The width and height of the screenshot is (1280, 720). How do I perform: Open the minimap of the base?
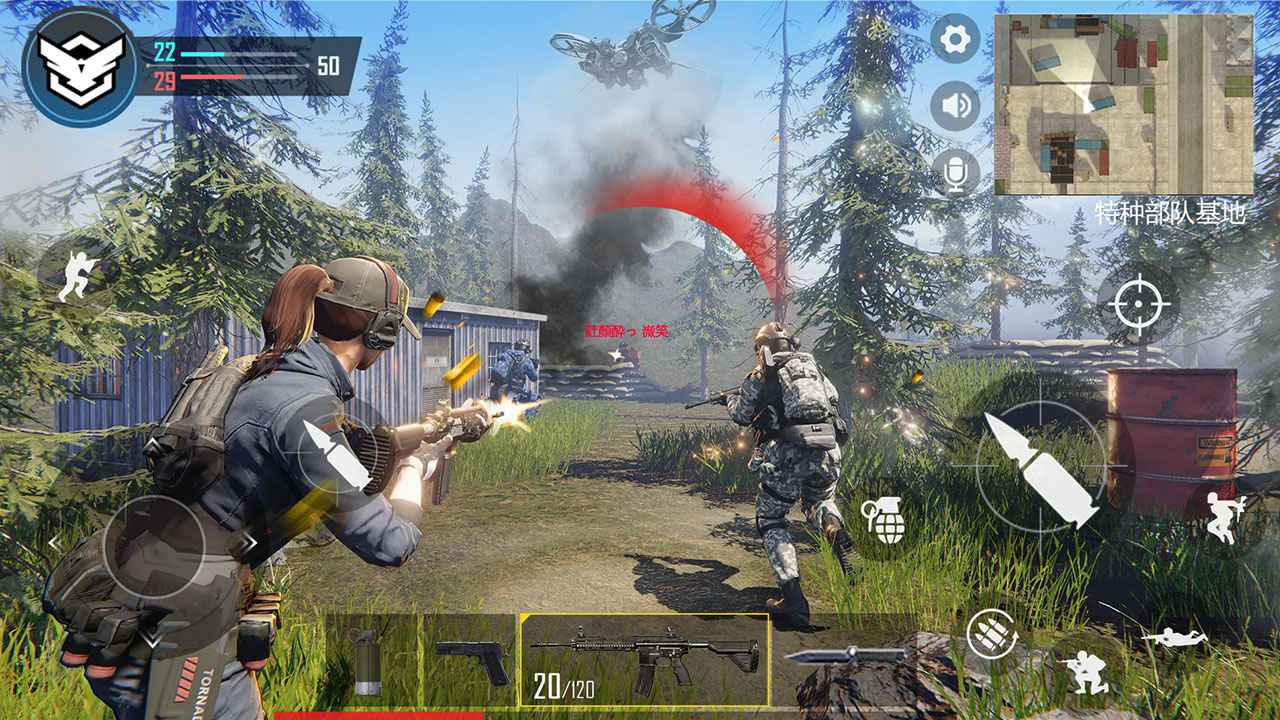pyautogui.click(x=1124, y=105)
